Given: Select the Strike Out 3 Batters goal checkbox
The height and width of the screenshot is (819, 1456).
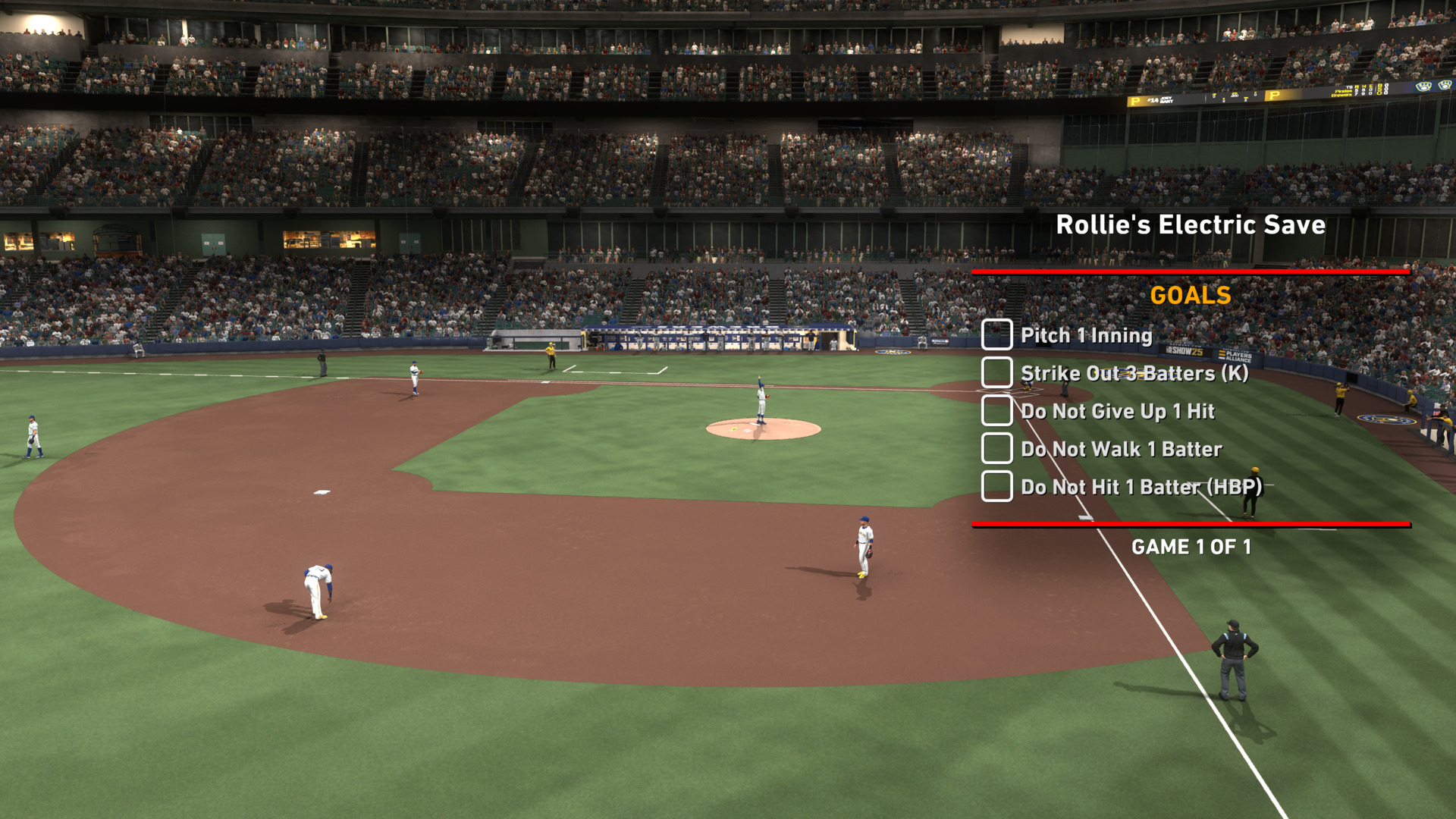Looking at the screenshot, I should click(x=996, y=372).
